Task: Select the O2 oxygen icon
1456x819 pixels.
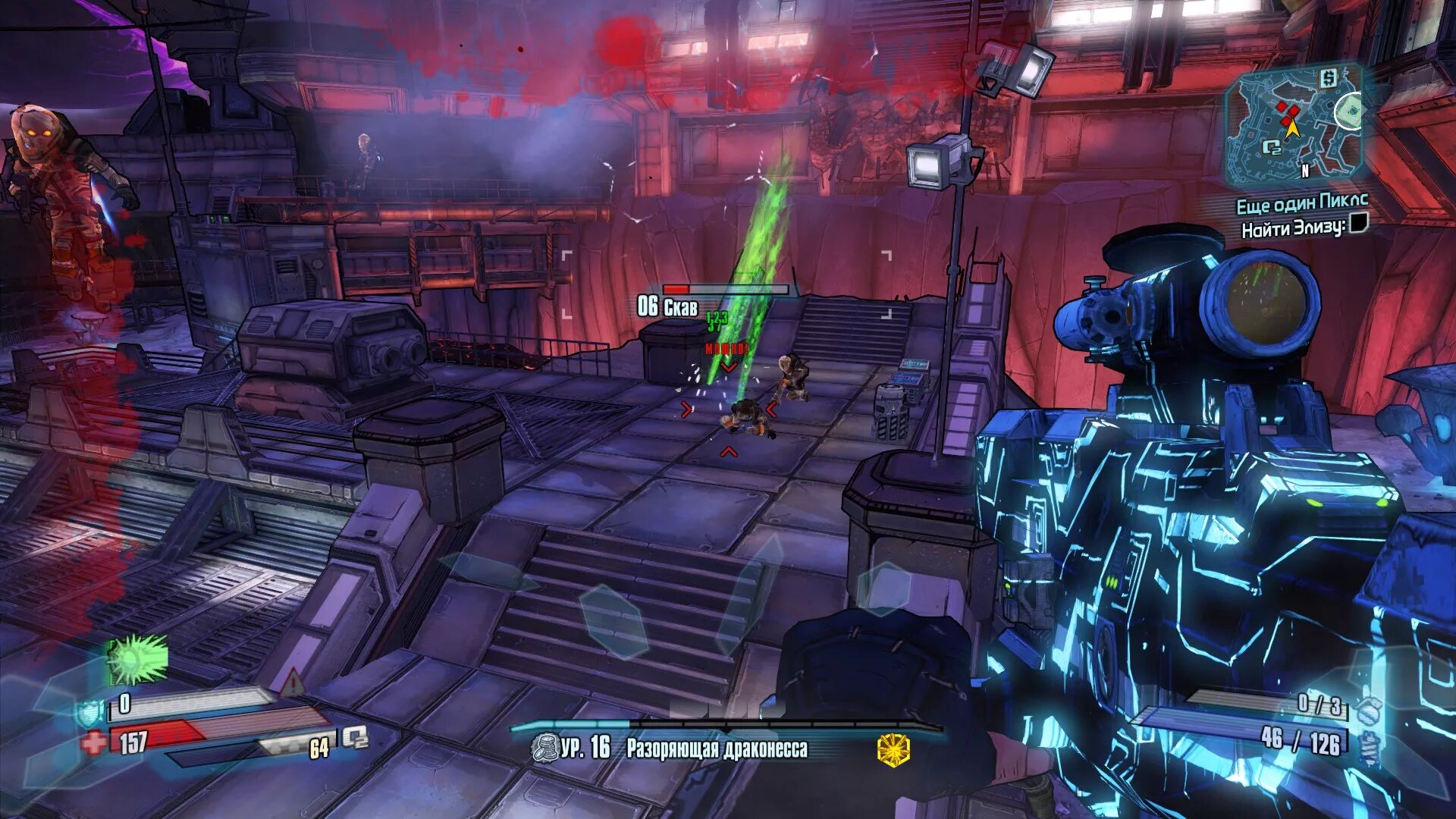Action: click(x=355, y=737)
